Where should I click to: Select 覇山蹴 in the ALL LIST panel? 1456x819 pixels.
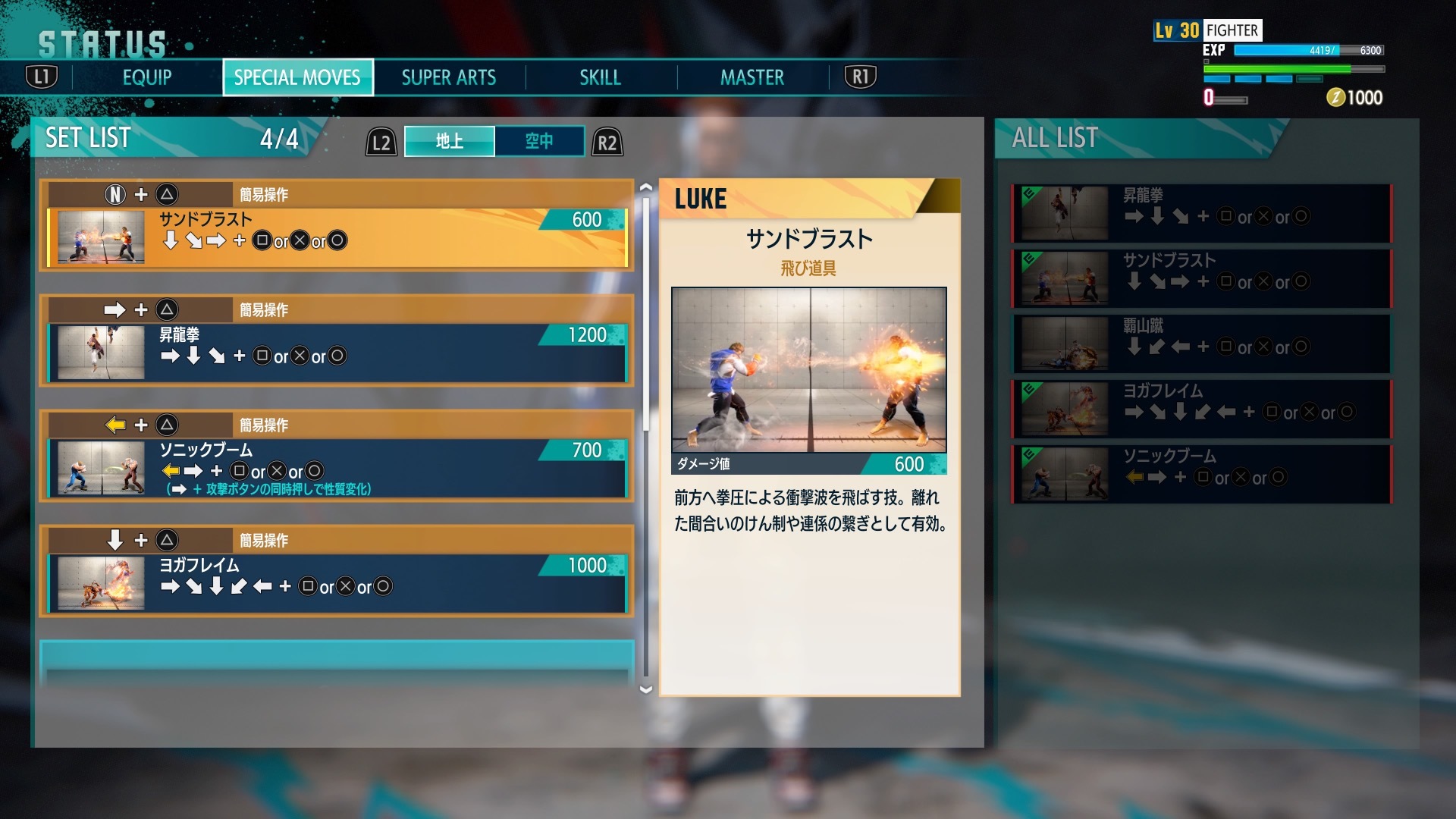[x=1198, y=345]
